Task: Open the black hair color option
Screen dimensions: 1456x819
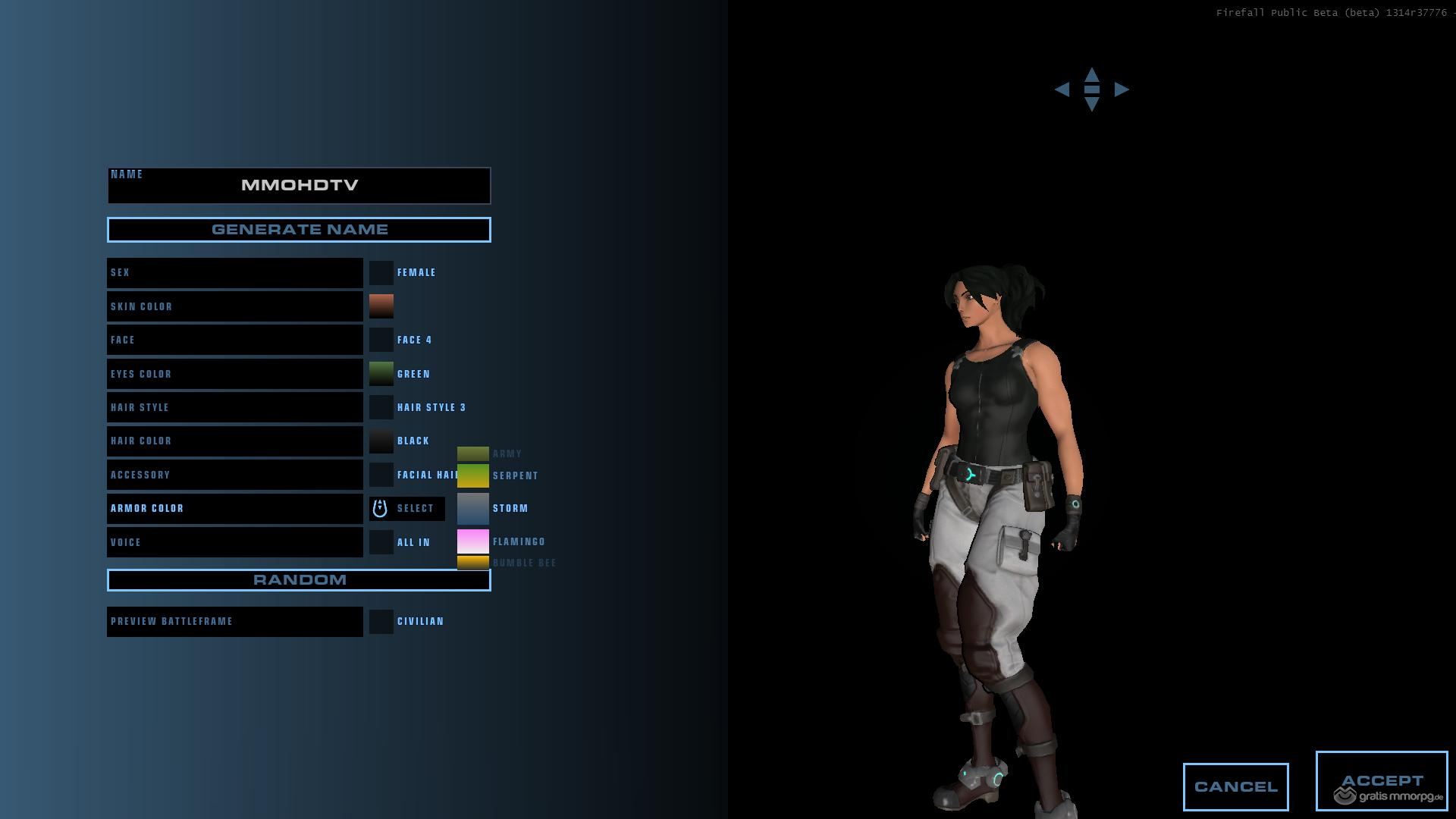Action: point(381,441)
